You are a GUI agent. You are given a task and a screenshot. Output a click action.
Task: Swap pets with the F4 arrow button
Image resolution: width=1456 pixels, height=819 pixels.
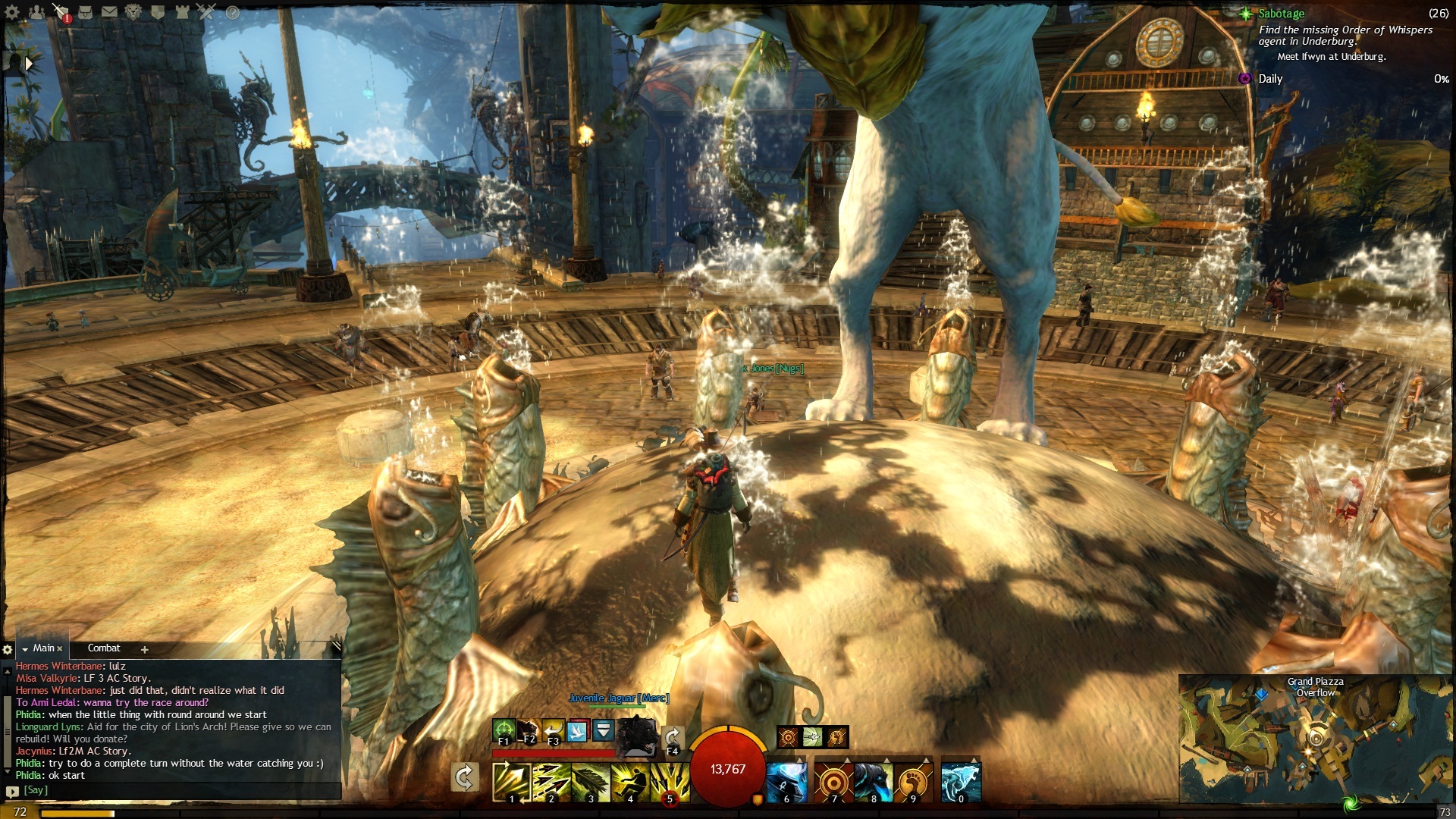(672, 738)
